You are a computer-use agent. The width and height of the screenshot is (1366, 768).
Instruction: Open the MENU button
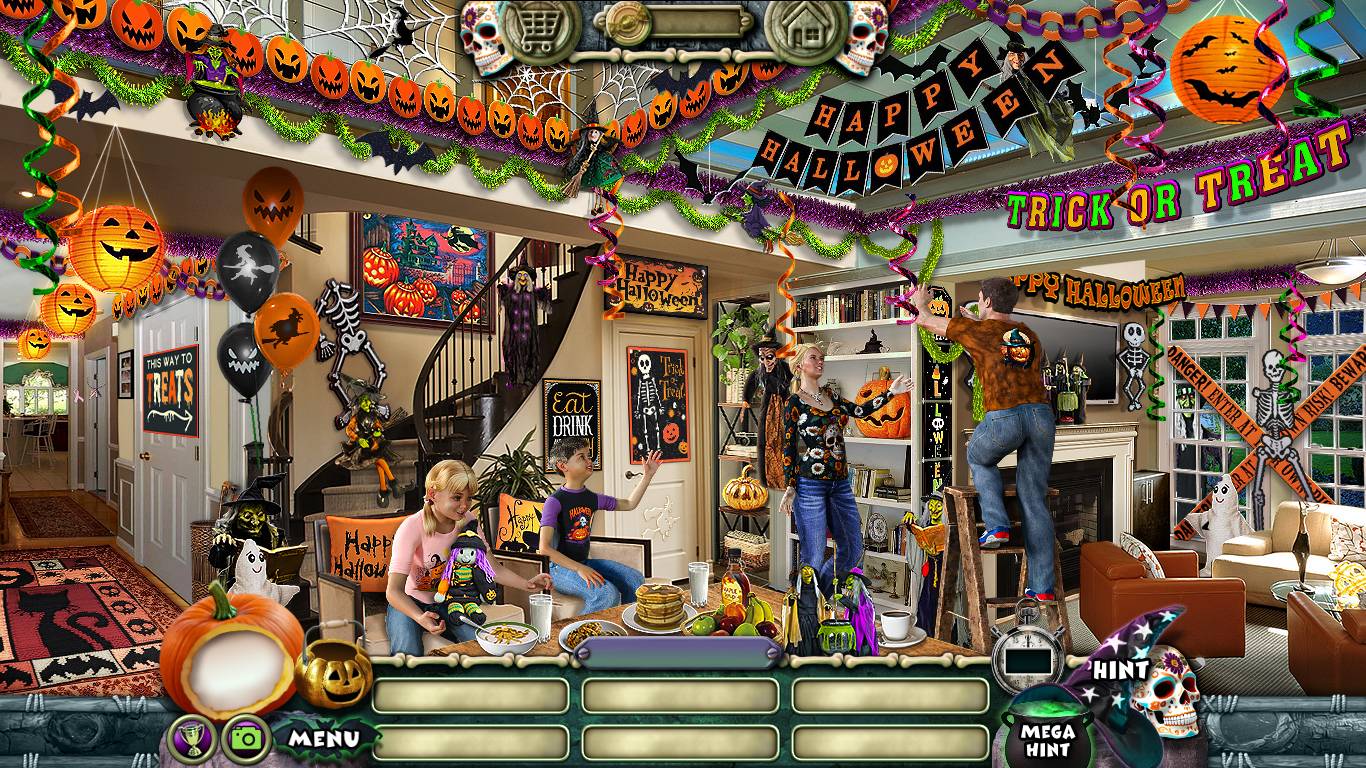[x=324, y=739]
